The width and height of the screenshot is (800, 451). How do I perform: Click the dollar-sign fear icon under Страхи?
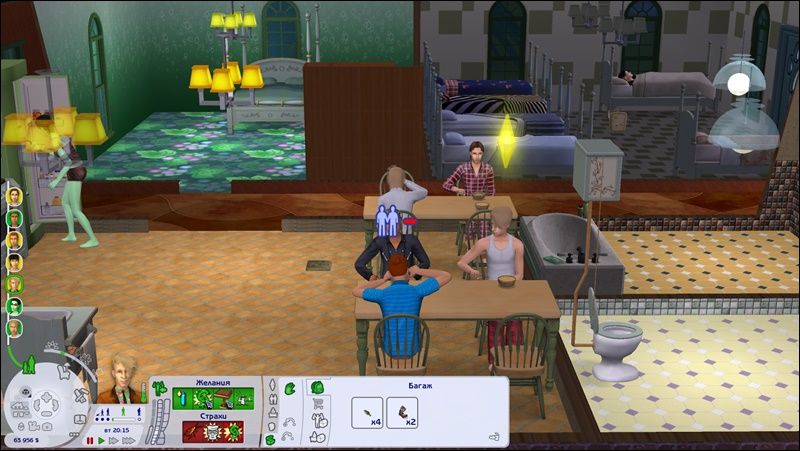232,431
